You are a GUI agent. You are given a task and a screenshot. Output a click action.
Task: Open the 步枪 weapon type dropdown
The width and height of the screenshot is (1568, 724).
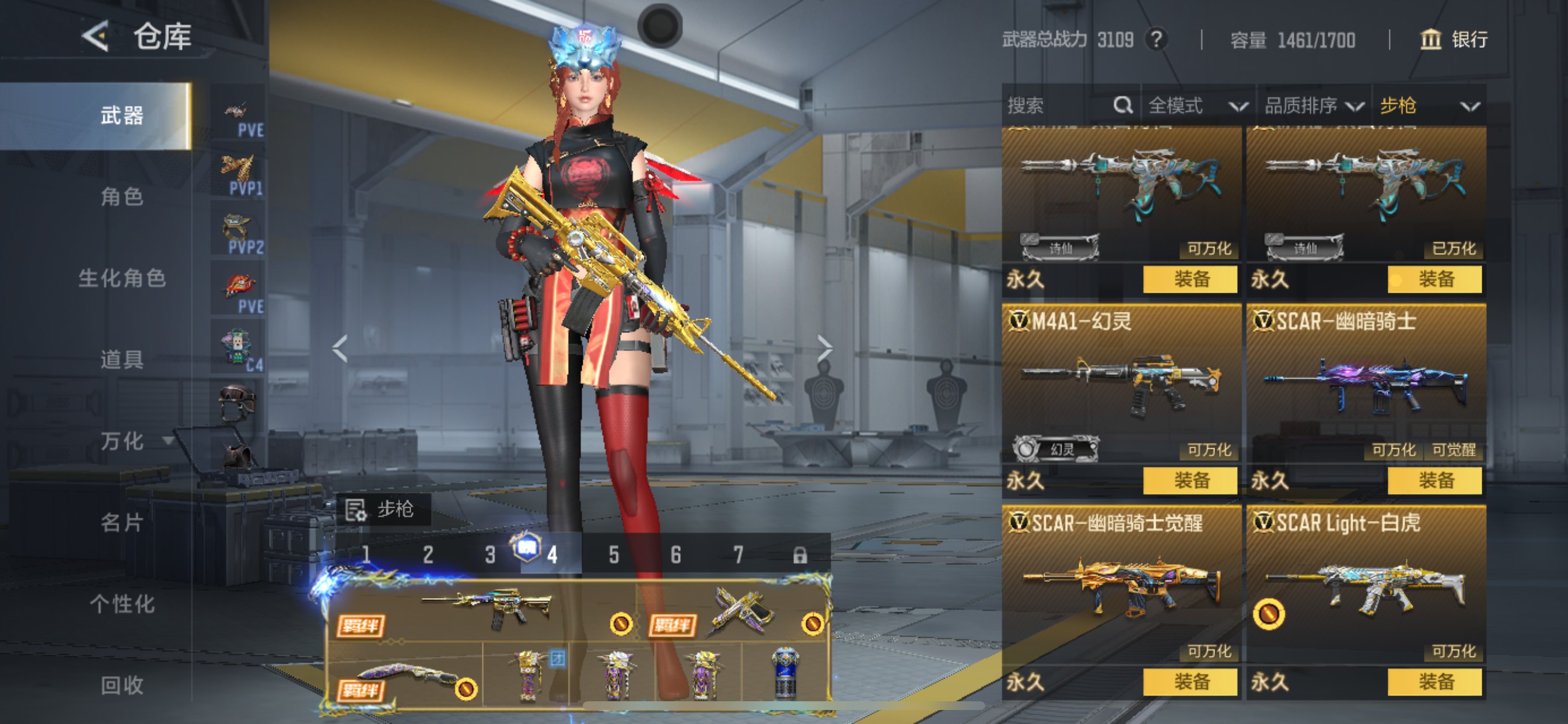pyautogui.click(x=1428, y=106)
